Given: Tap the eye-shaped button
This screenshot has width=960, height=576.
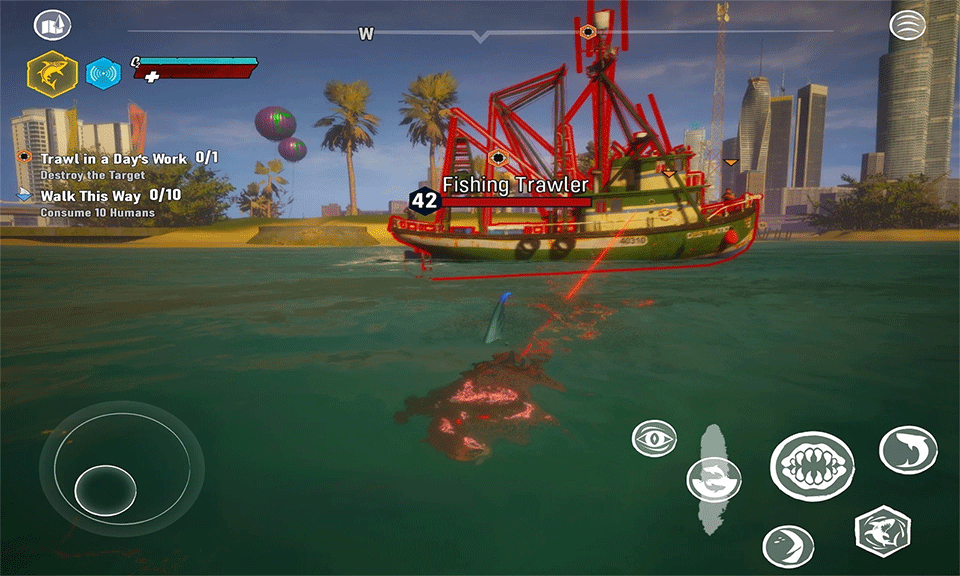Looking at the screenshot, I should 654,438.
